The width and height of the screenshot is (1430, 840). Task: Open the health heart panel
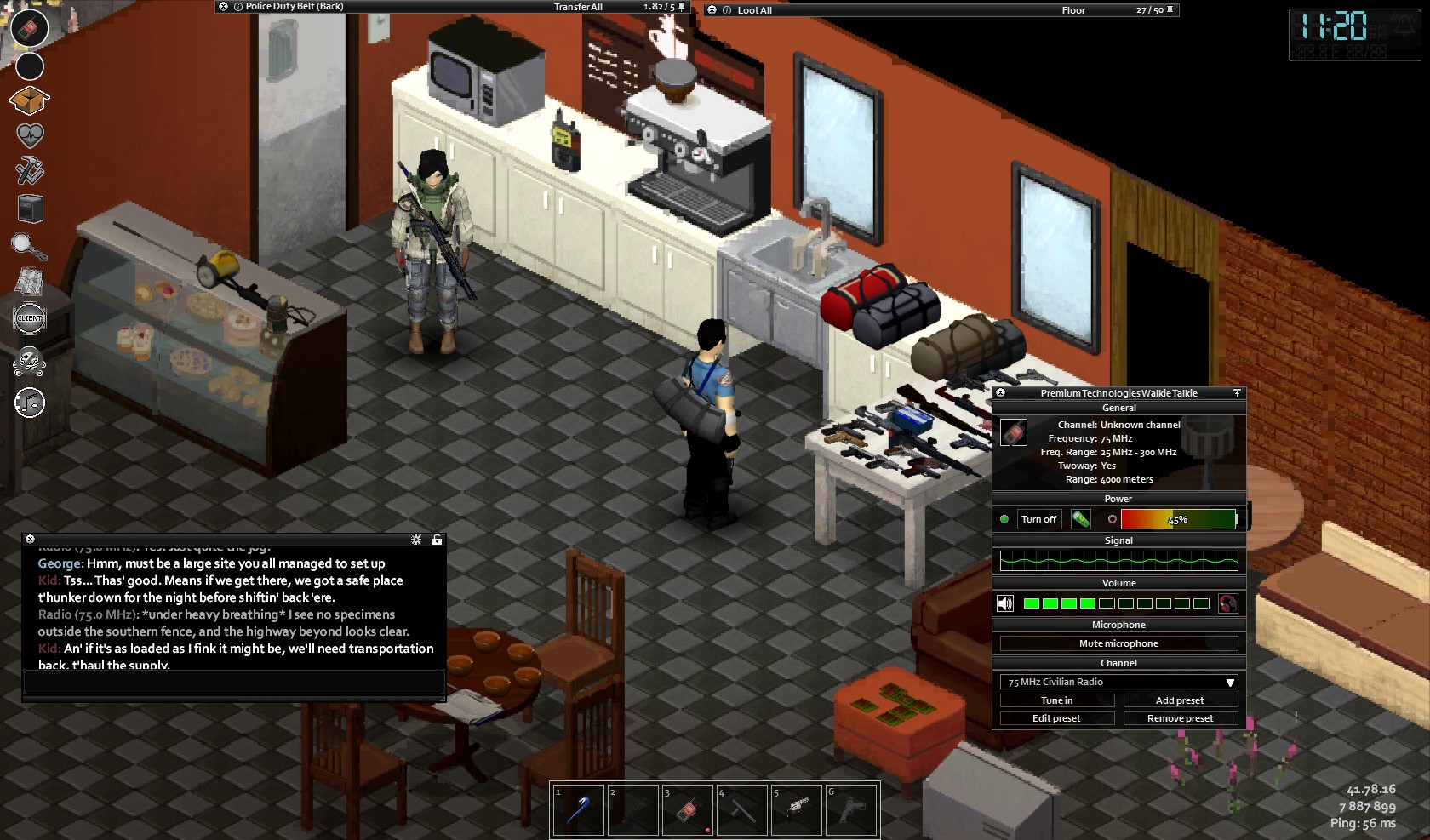[x=30, y=135]
